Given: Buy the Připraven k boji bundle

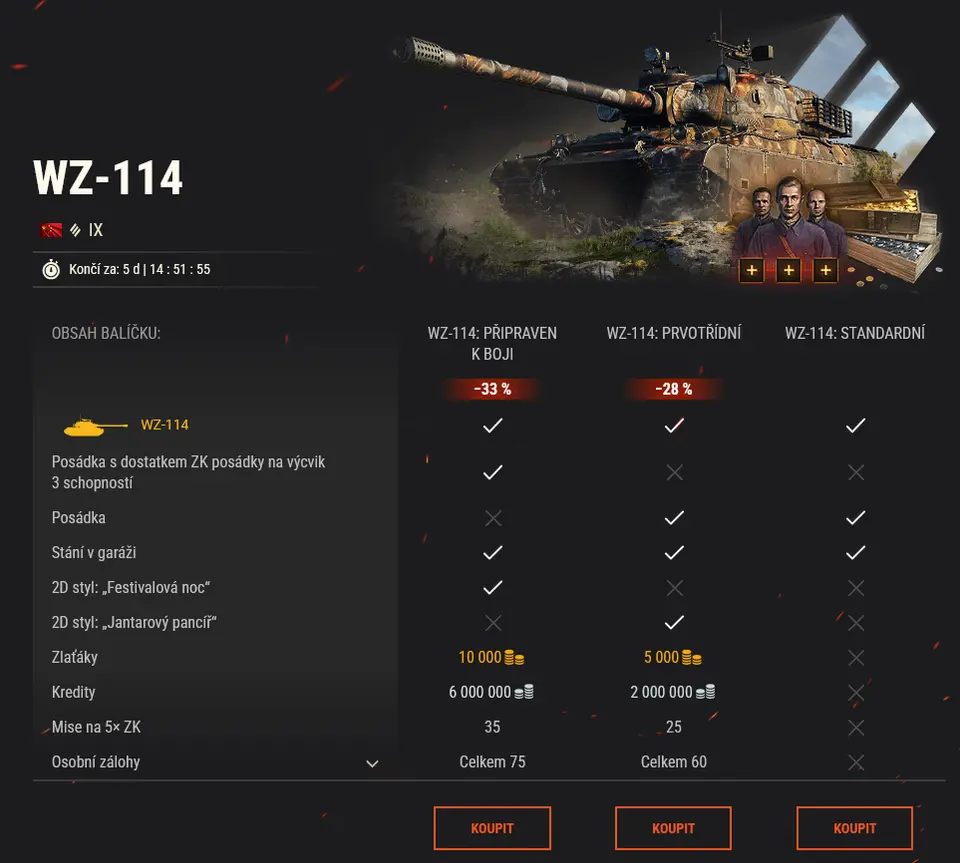Looking at the screenshot, I should 492,828.
